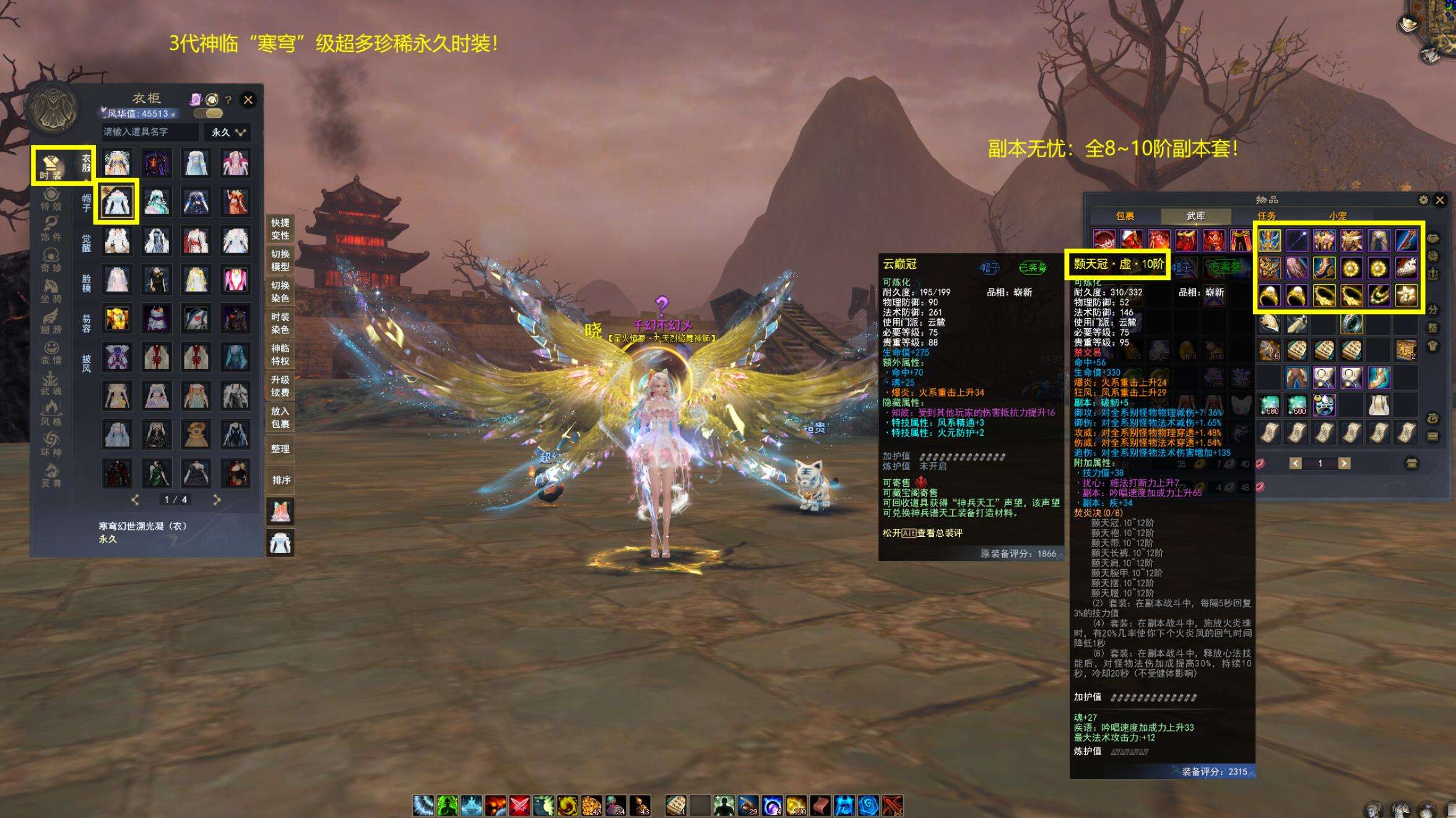Open the 小宠 pets tab

tap(1338, 216)
